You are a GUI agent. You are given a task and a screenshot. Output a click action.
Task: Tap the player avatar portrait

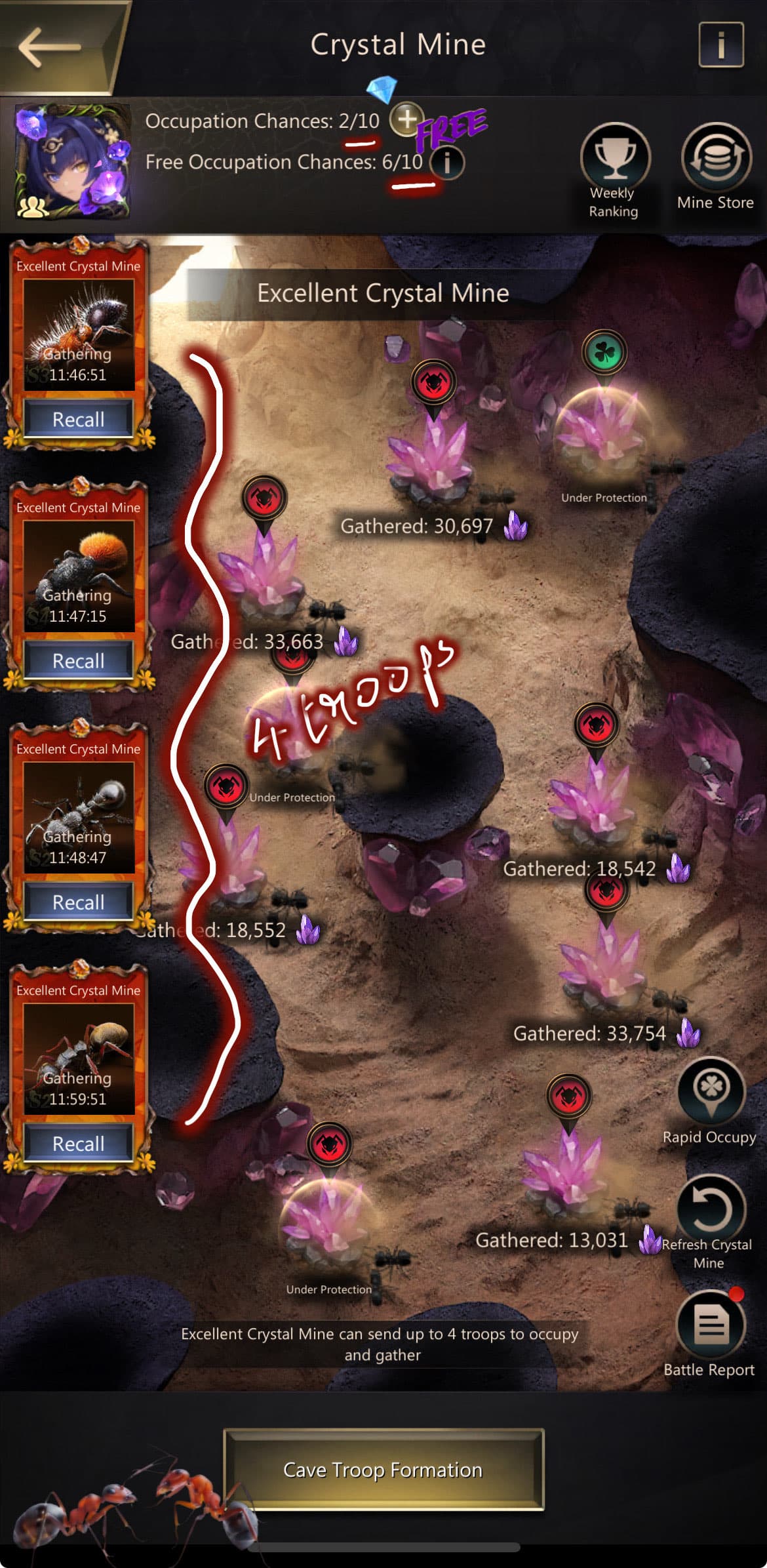click(x=72, y=161)
